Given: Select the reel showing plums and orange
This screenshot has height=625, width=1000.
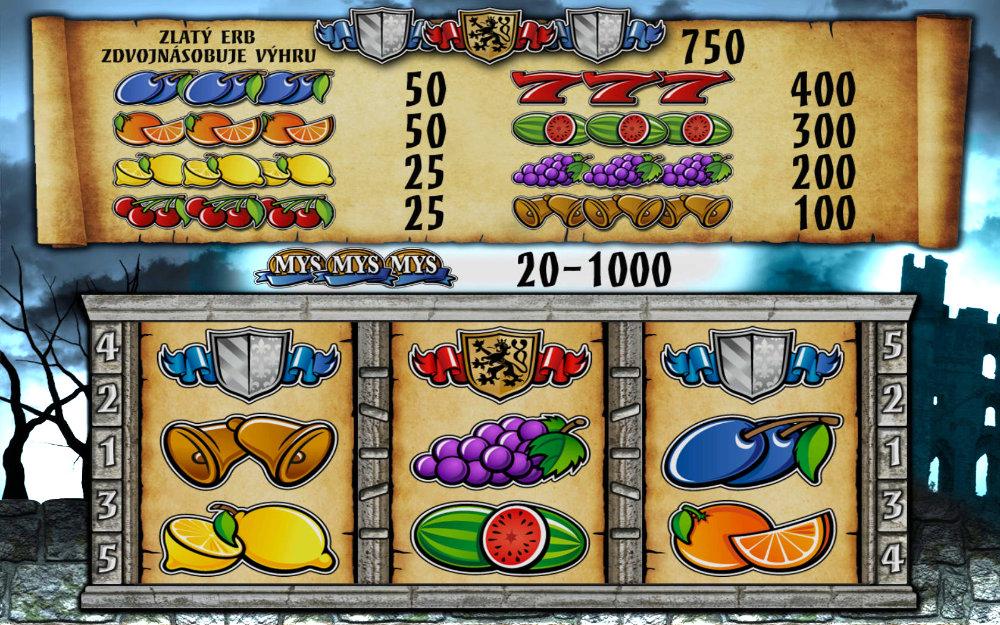Looking at the screenshot, I should pos(751,450).
